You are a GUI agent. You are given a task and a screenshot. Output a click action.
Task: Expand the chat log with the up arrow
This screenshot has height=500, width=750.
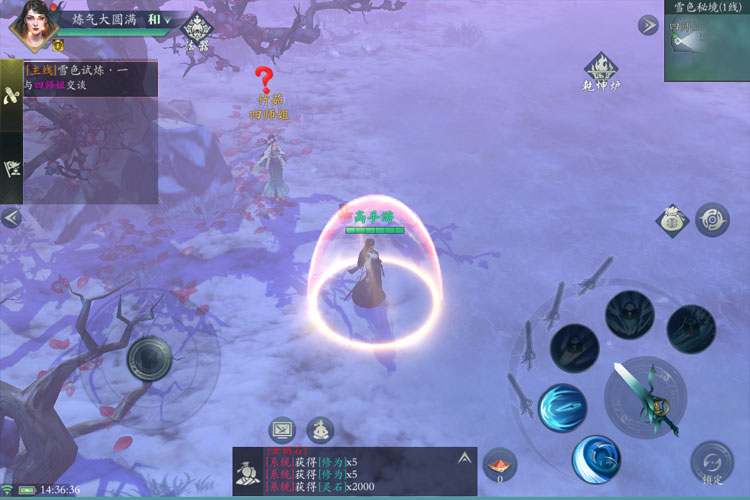[x=464, y=458]
